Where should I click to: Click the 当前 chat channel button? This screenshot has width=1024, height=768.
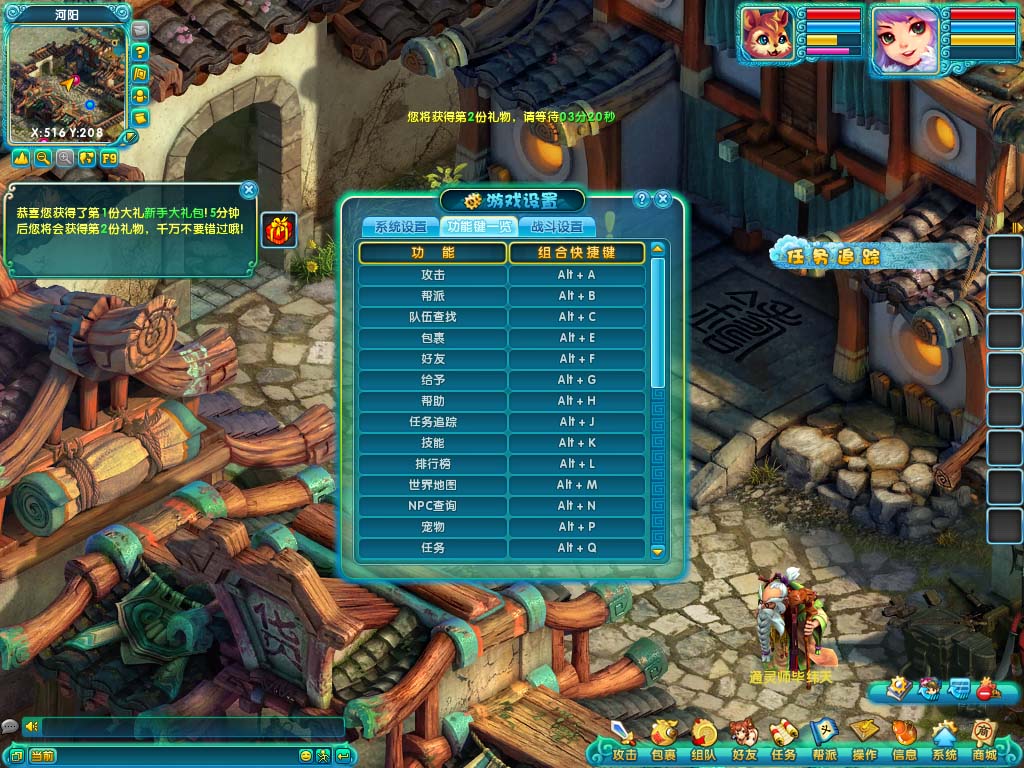click(42, 755)
